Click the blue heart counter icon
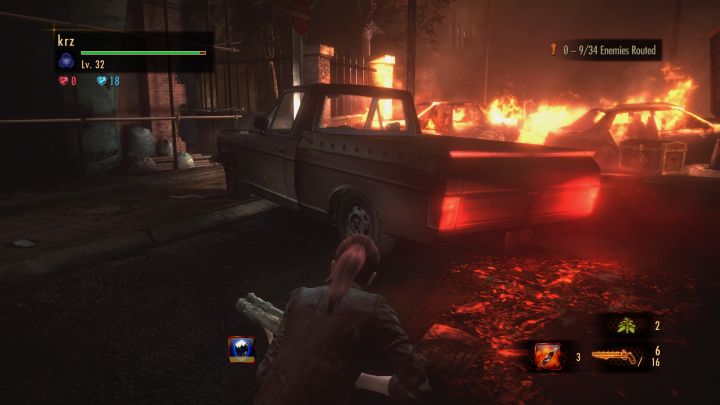720x405 pixels. click(x=100, y=81)
